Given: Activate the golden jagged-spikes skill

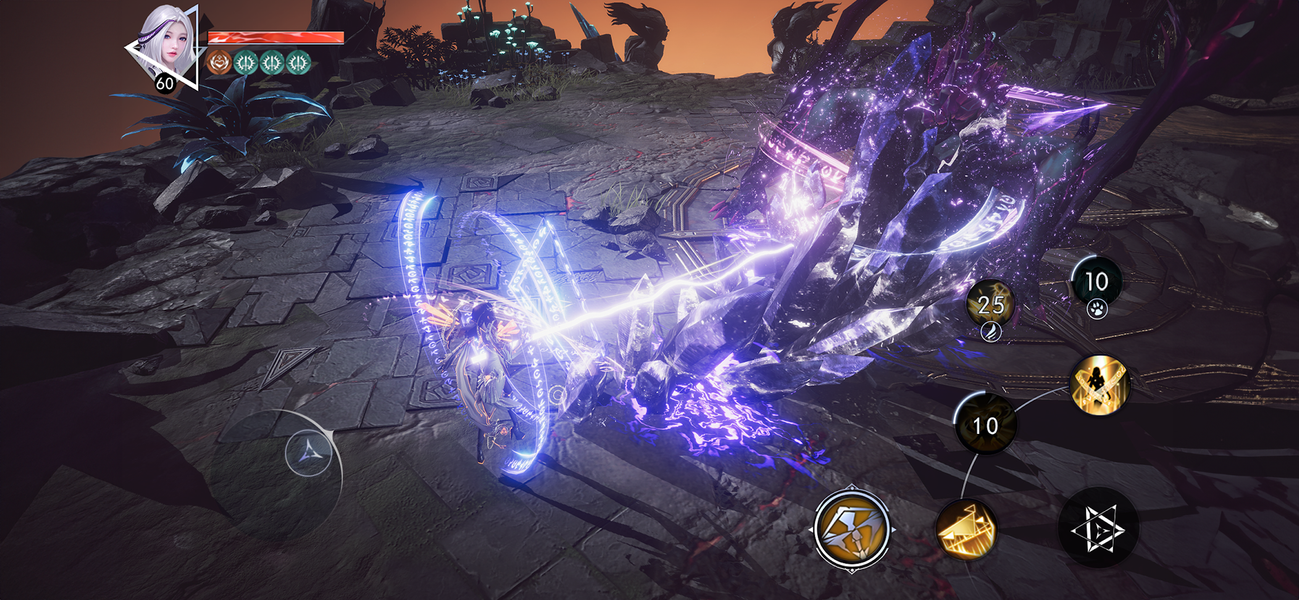Looking at the screenshot, I should [x=965, y=528].
